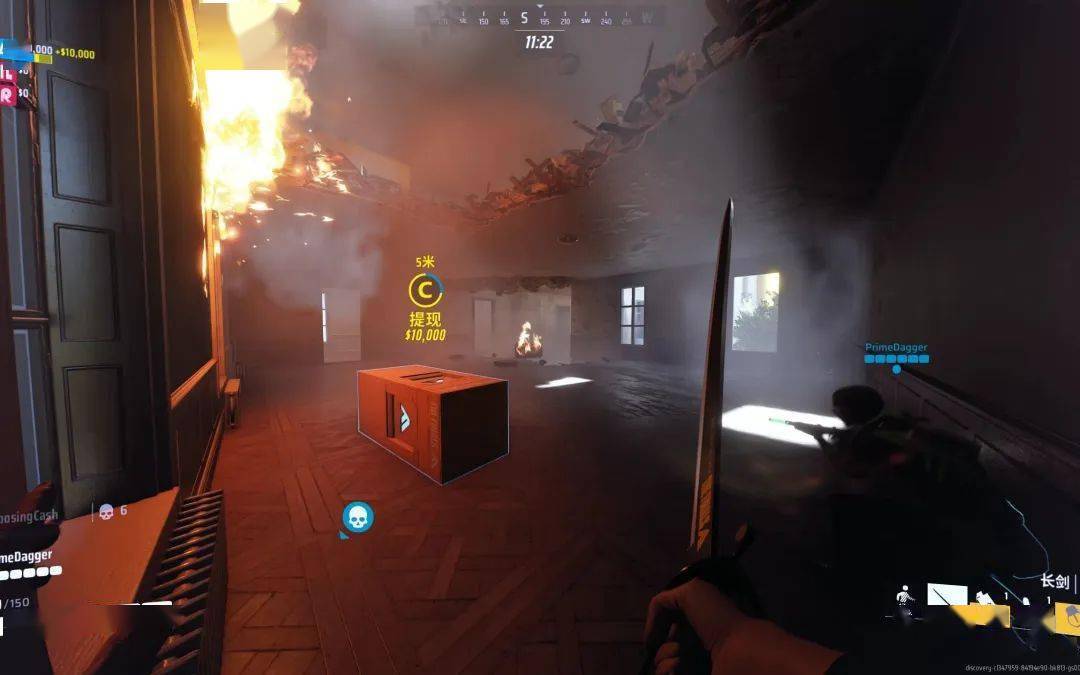Click the blue skull marker icon
This screenshot has height=675, width=1080.
pos(357,517)
